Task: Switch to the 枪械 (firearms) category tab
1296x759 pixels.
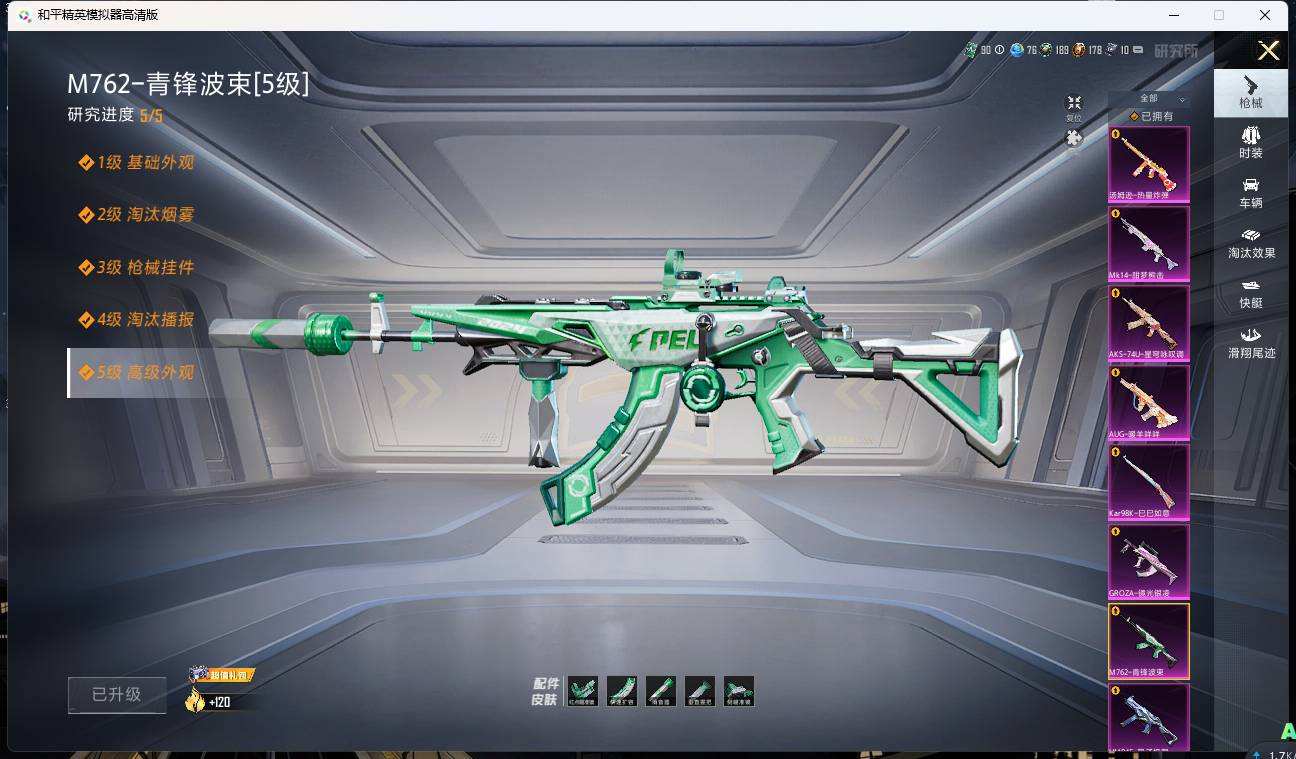Action: (1250, 92)
